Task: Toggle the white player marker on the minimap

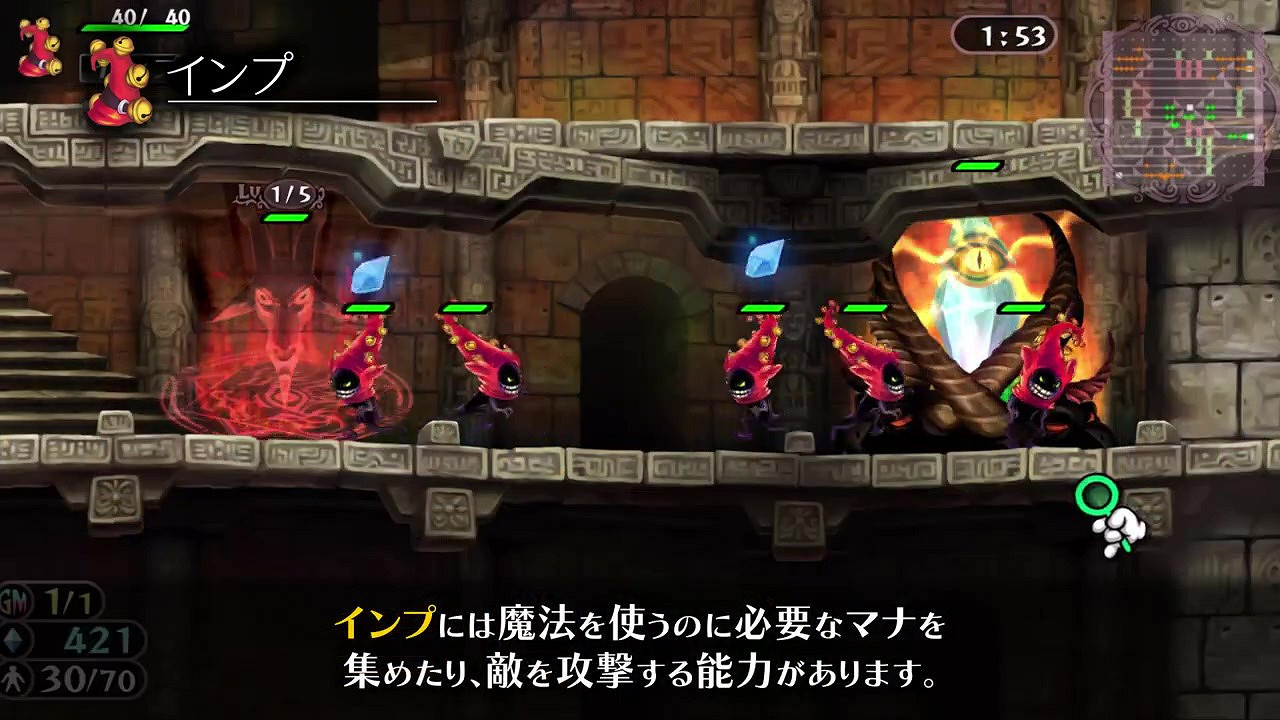Action: (x=1189, y=106)
